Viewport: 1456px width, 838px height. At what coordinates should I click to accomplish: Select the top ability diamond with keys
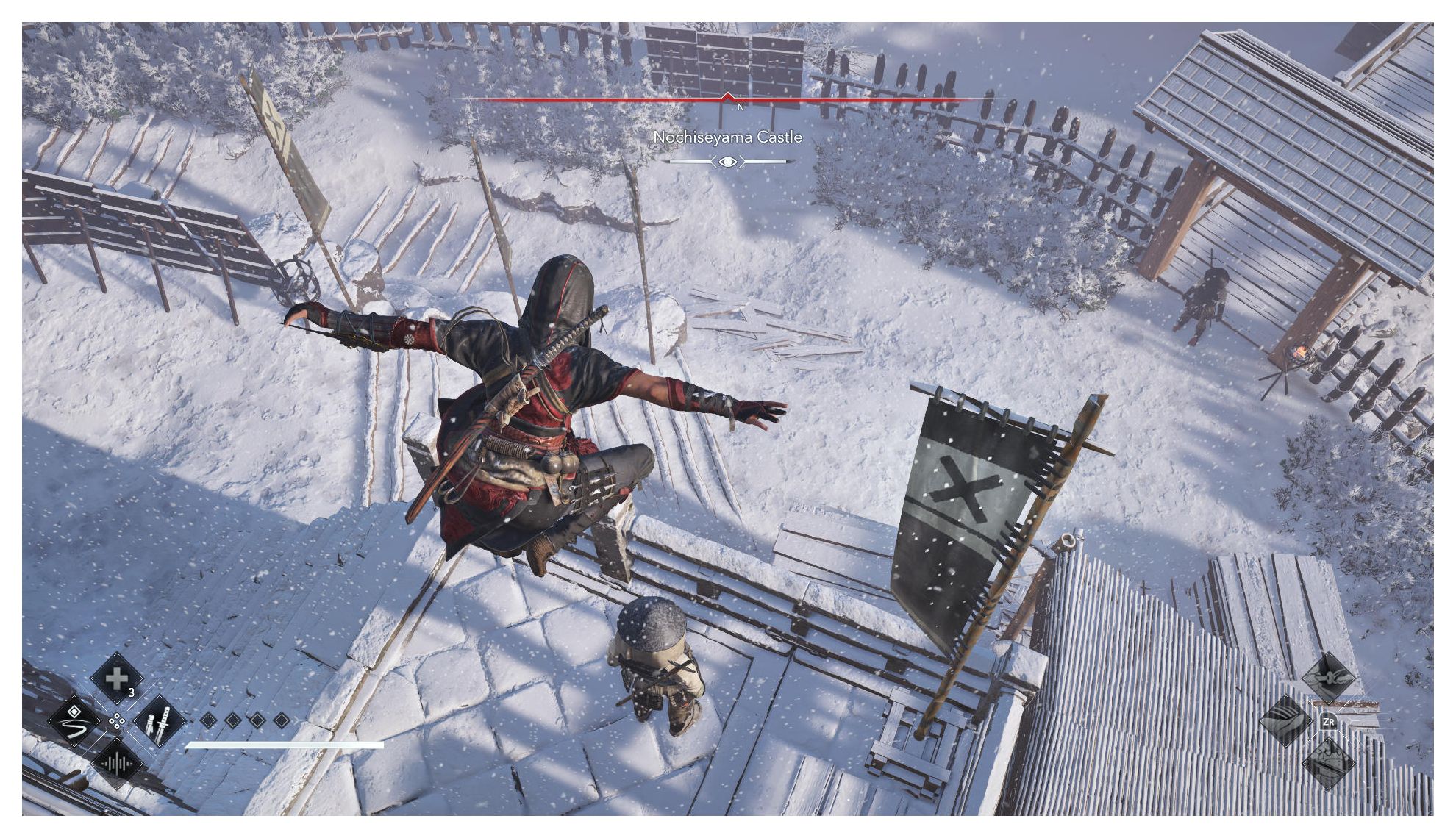pos(1328,677)
